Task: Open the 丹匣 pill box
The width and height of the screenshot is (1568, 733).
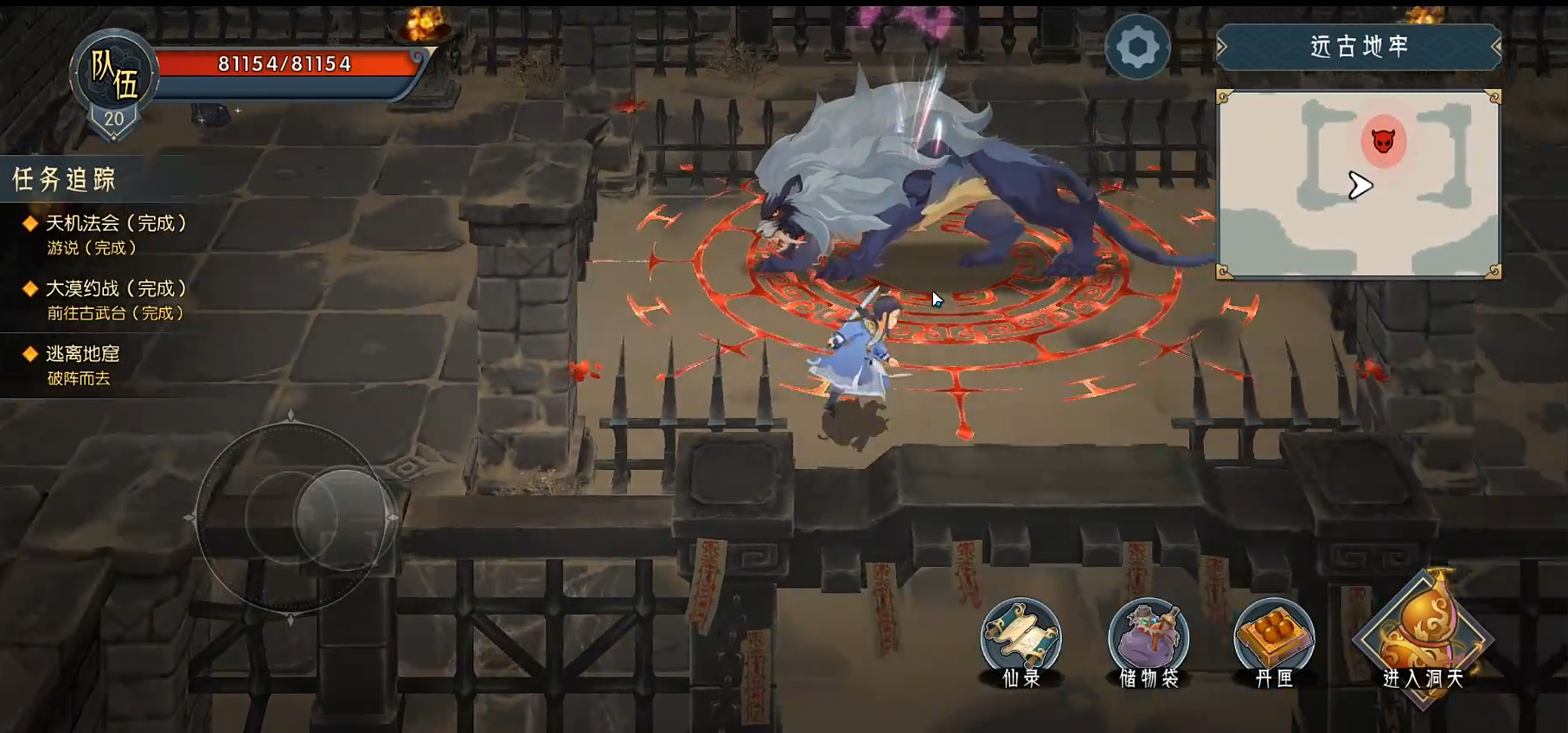Action: [x=1274, y=640]
